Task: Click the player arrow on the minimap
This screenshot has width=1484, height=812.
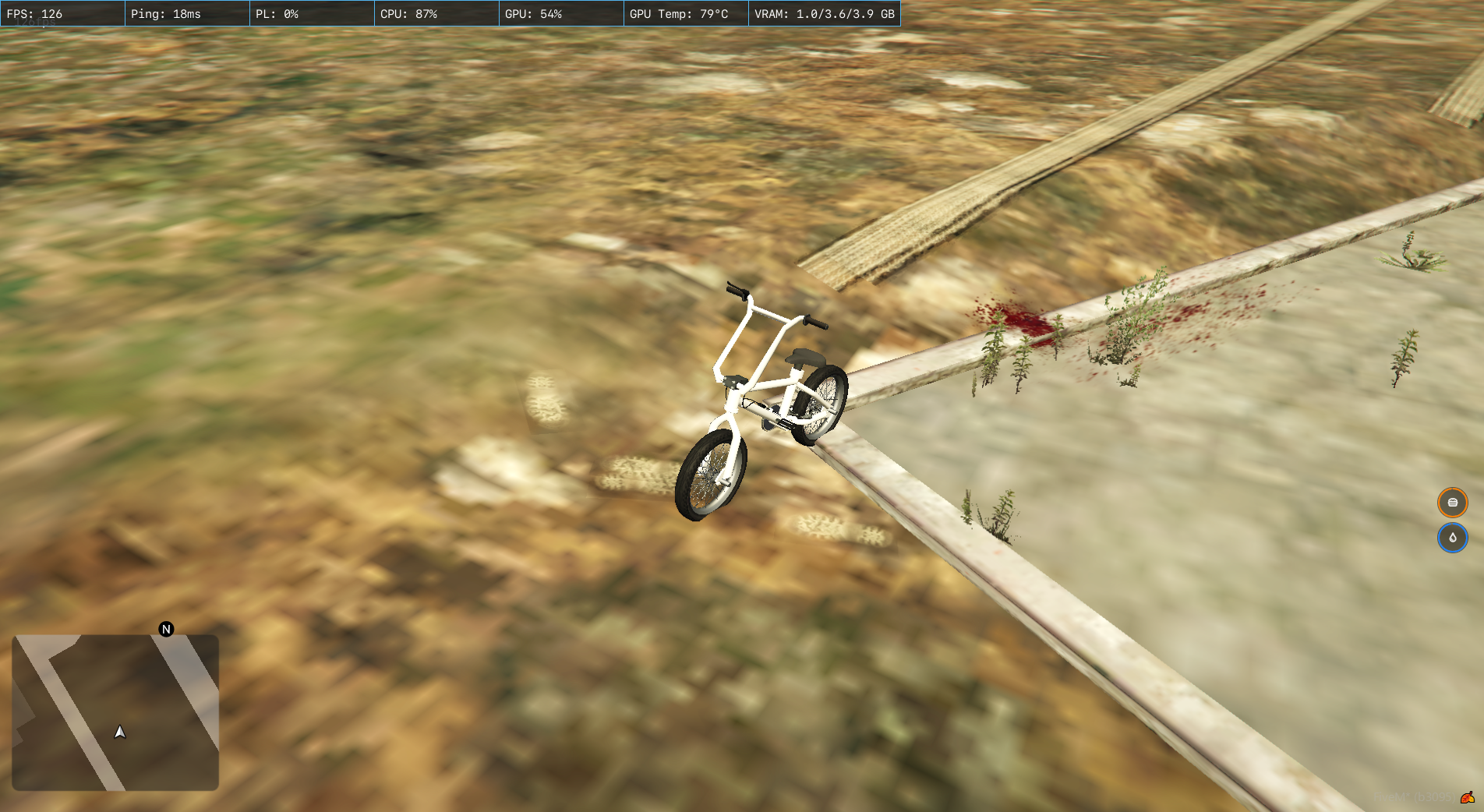Action: [x=120, y=732]
